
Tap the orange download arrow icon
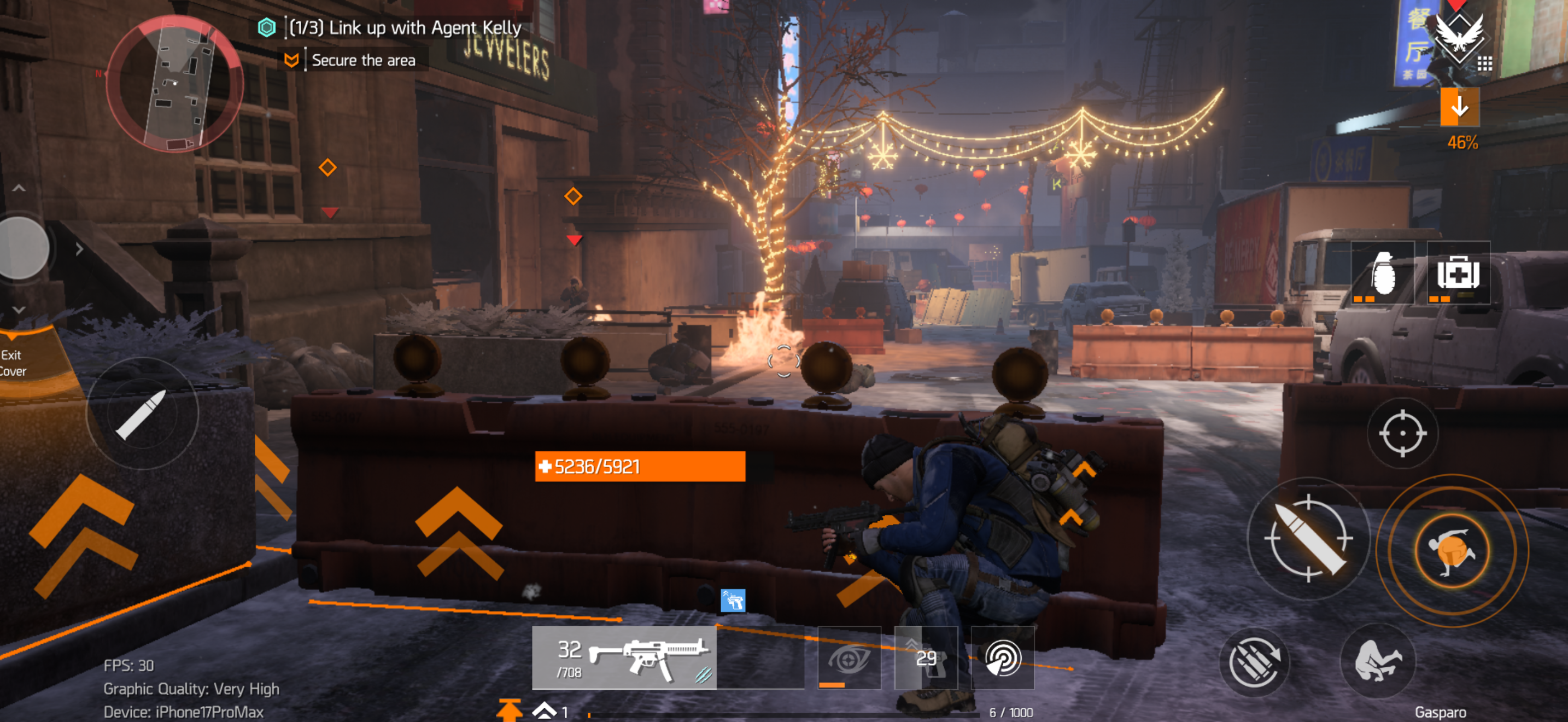pos(1459,107)
